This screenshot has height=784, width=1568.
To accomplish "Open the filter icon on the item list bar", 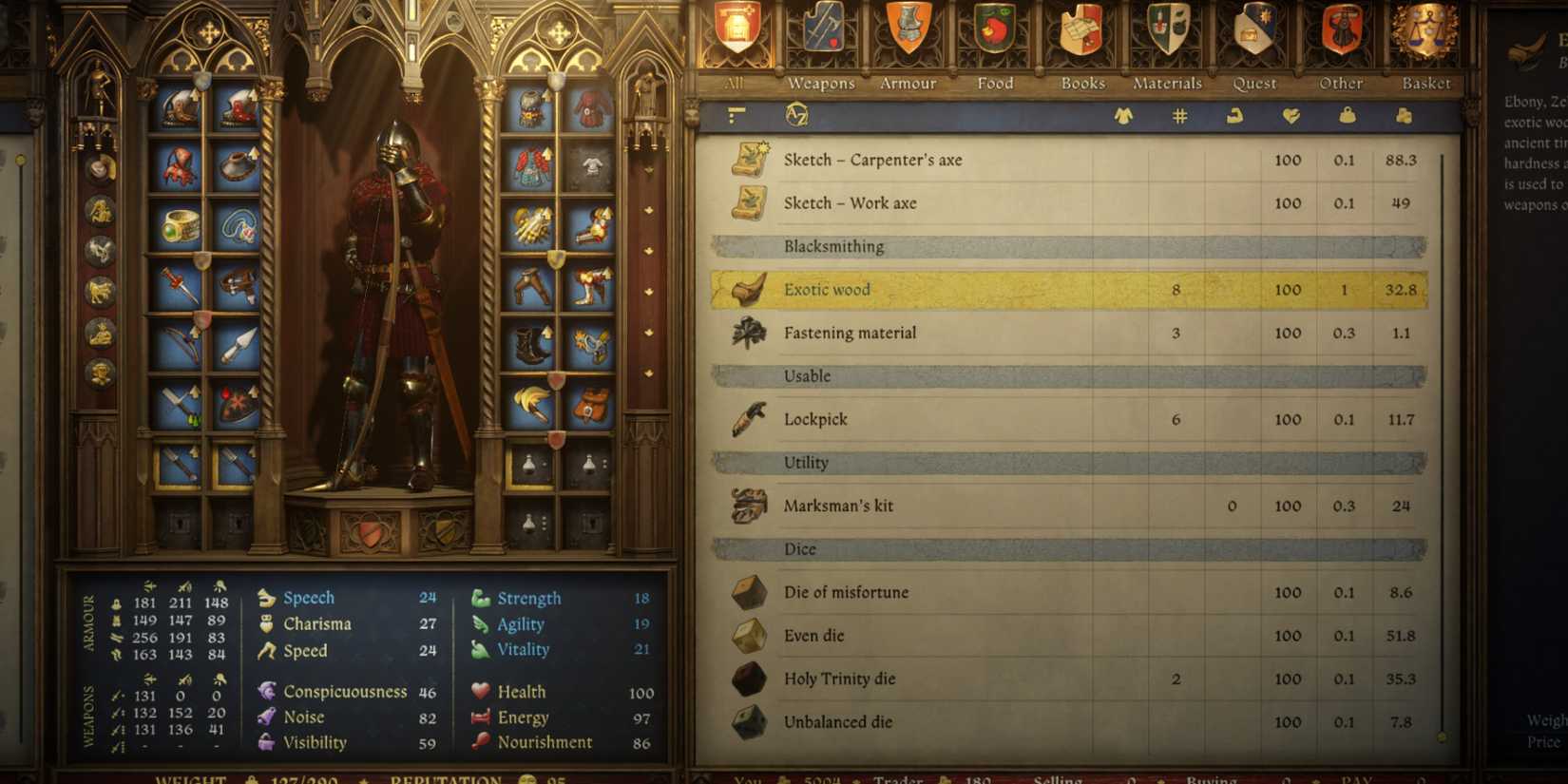I will tap(734, 114).
